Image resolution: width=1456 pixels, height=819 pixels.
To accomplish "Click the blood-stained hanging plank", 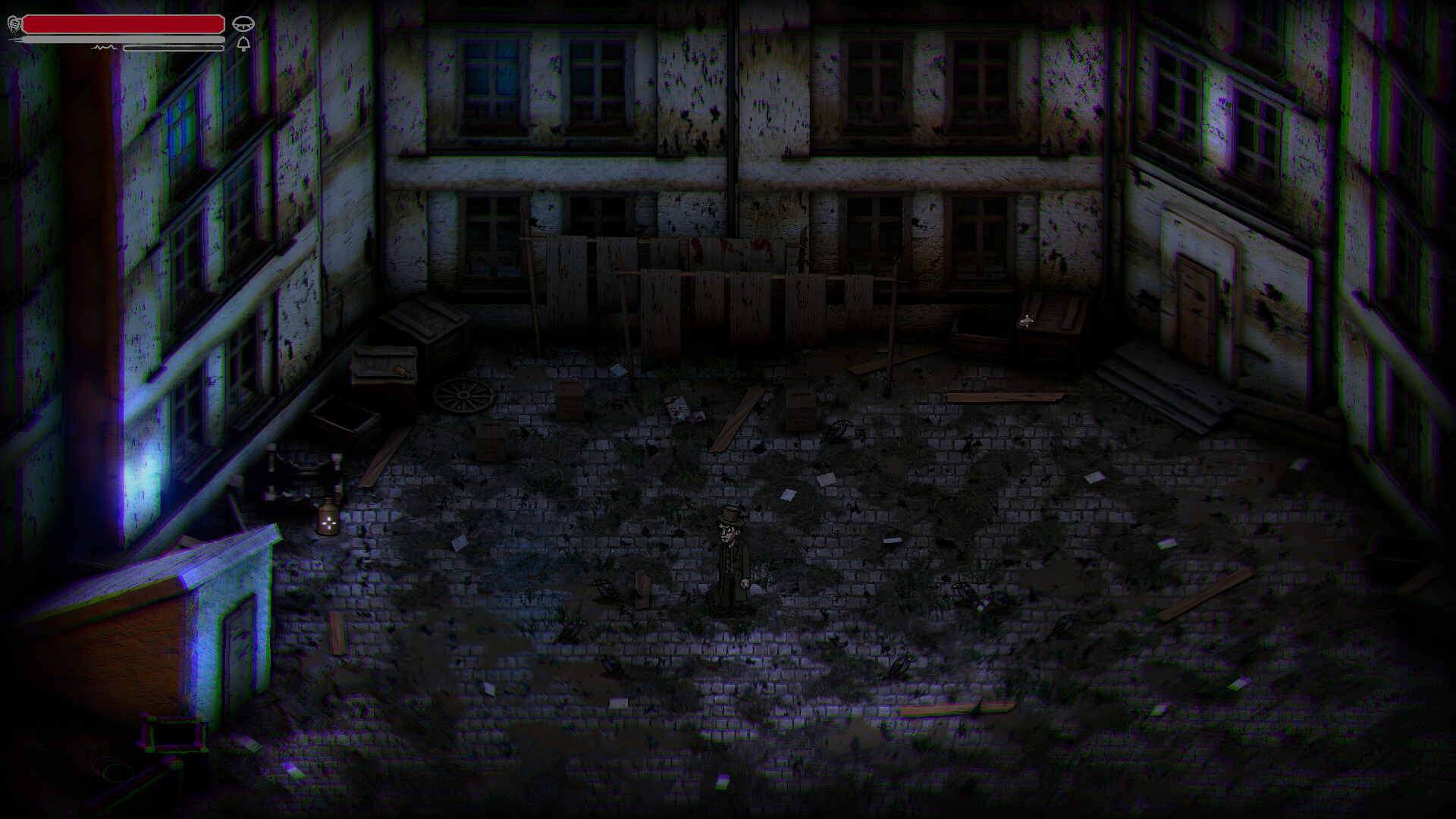I will pyautogui.click(x=732, y=250).
